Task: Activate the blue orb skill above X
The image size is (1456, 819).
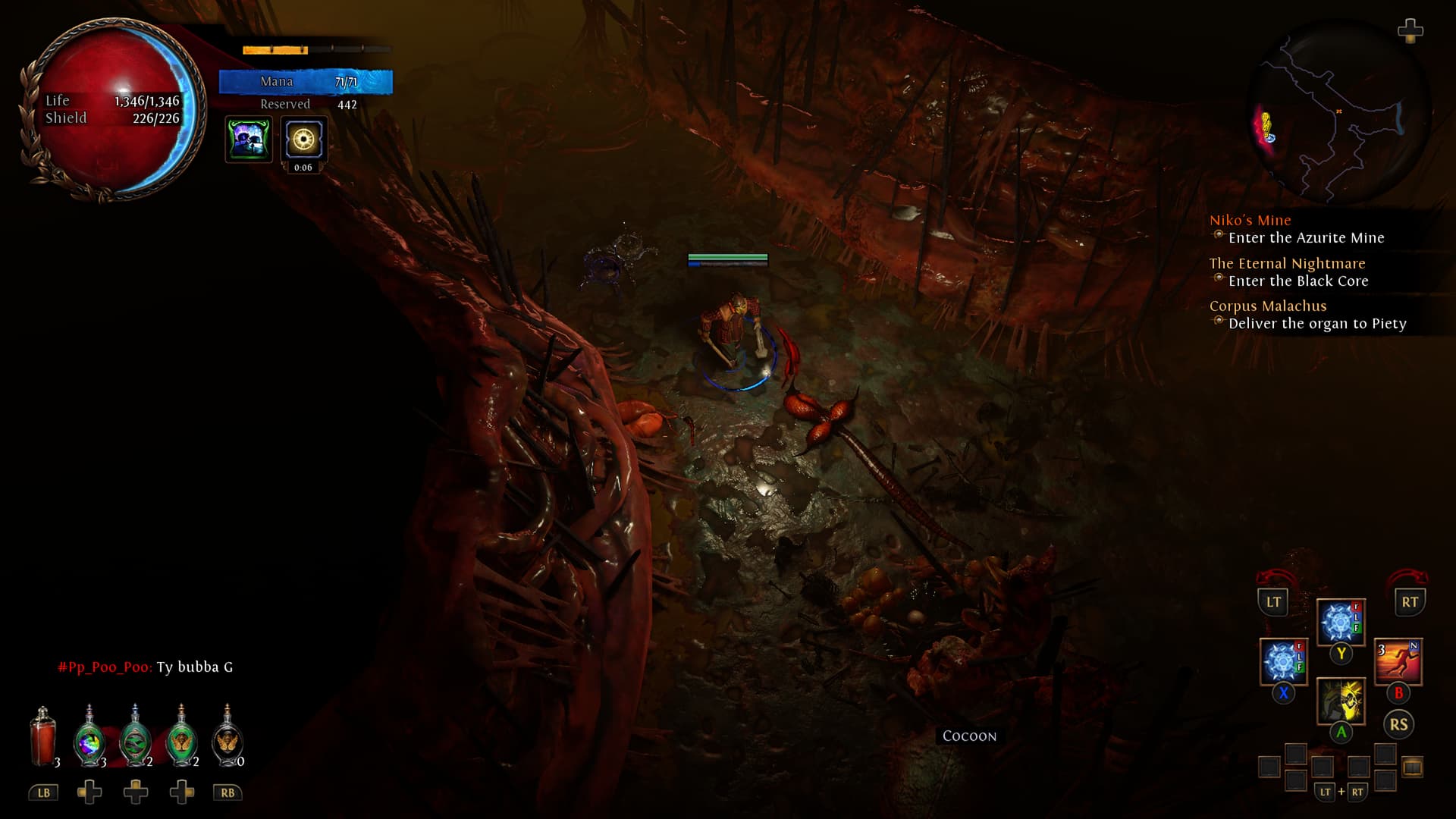Action: click(x=1283, y=661)
